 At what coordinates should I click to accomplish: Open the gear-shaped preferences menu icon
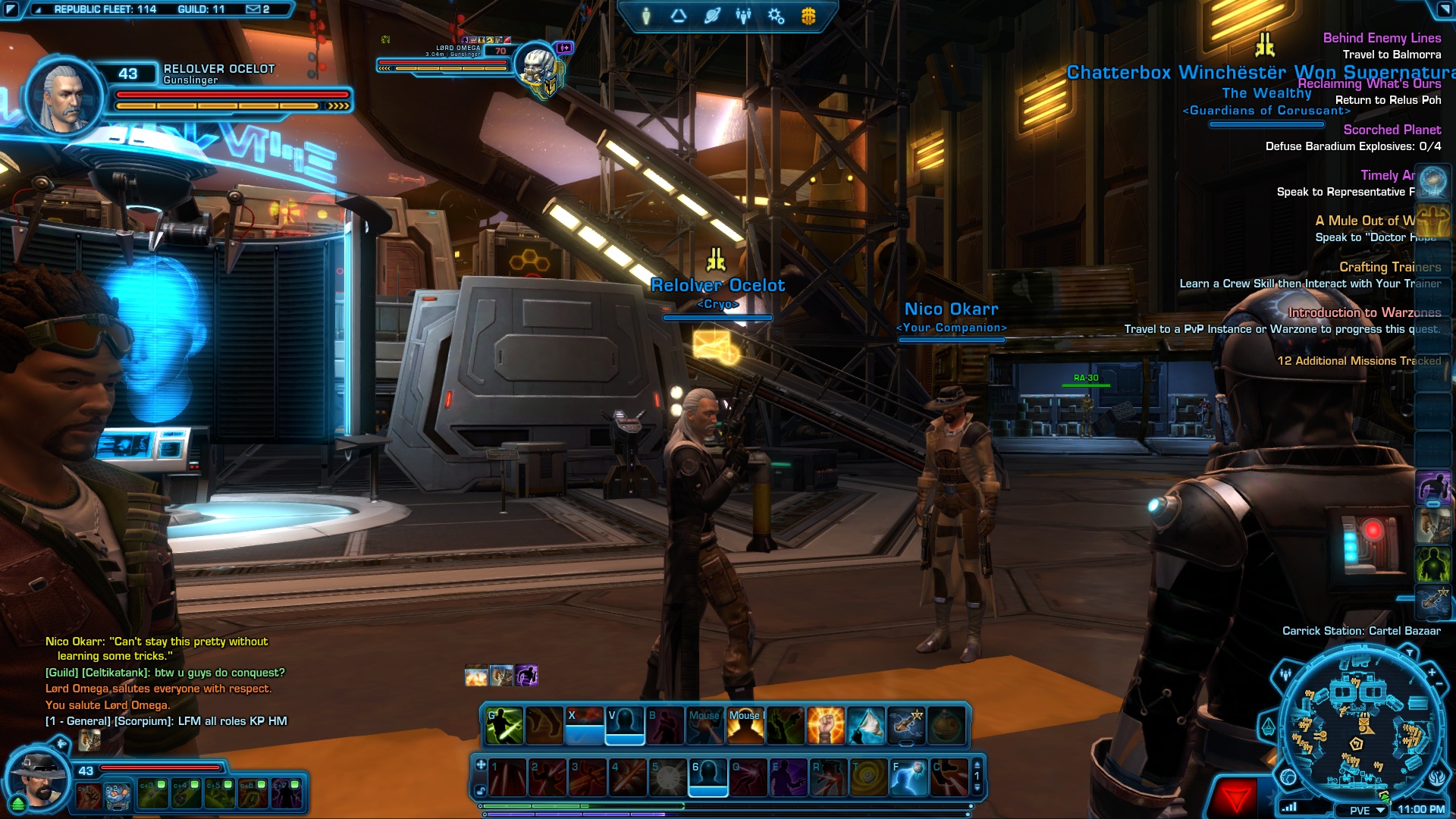(x=776, y=16)
